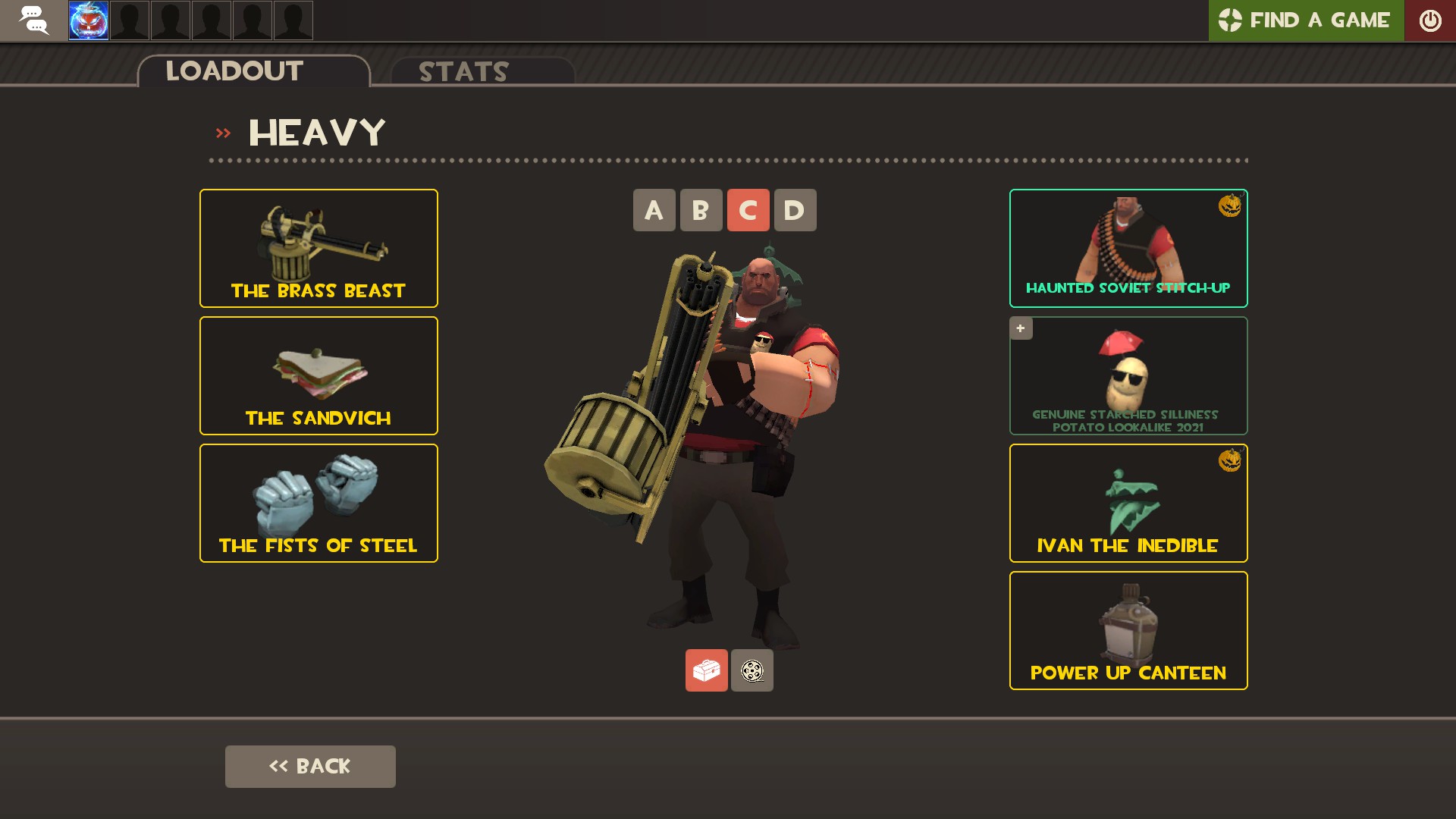The image size is (1456, 819).
Task: Open the chat speech bubble icon
Action: (x=33, y=20)
